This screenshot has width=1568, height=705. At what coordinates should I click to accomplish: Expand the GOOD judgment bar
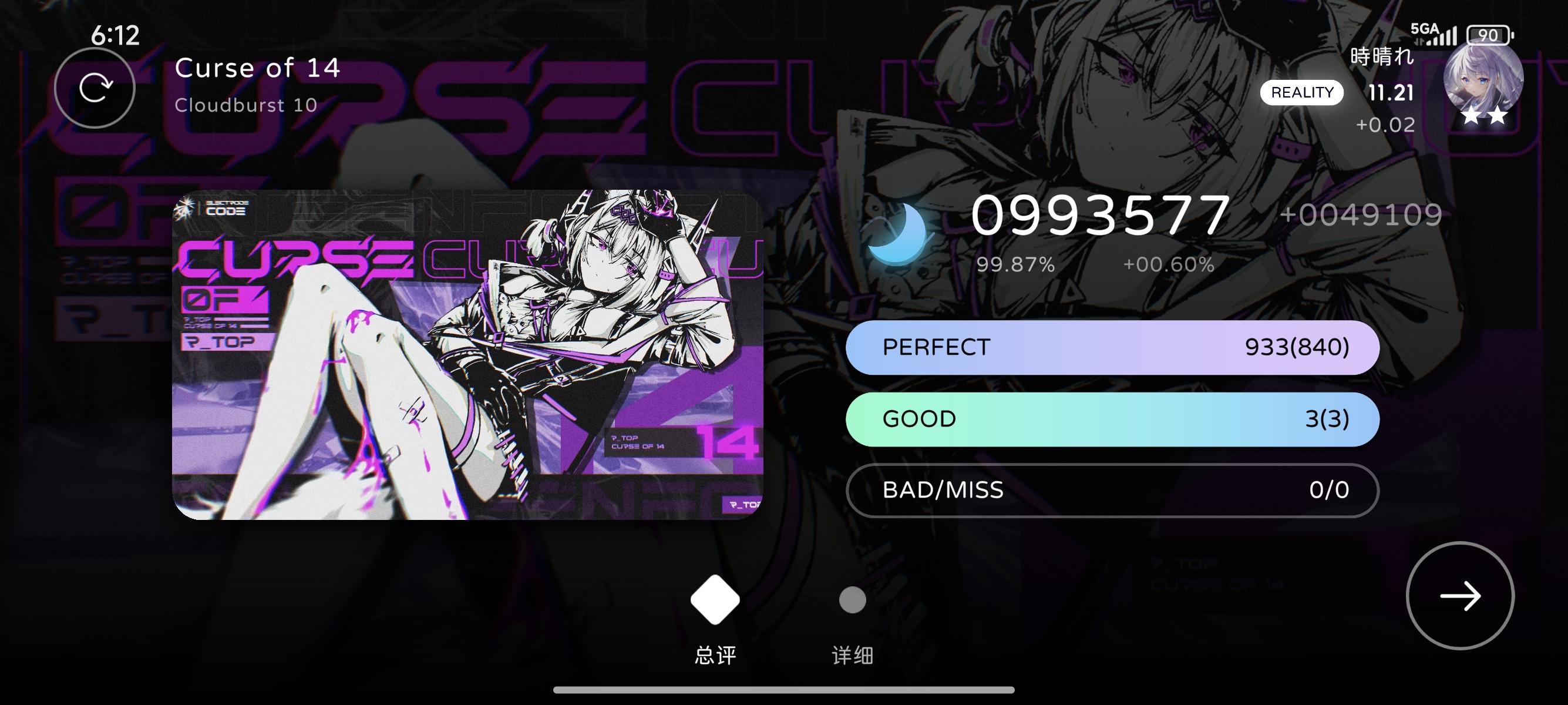coord(1114,419)
